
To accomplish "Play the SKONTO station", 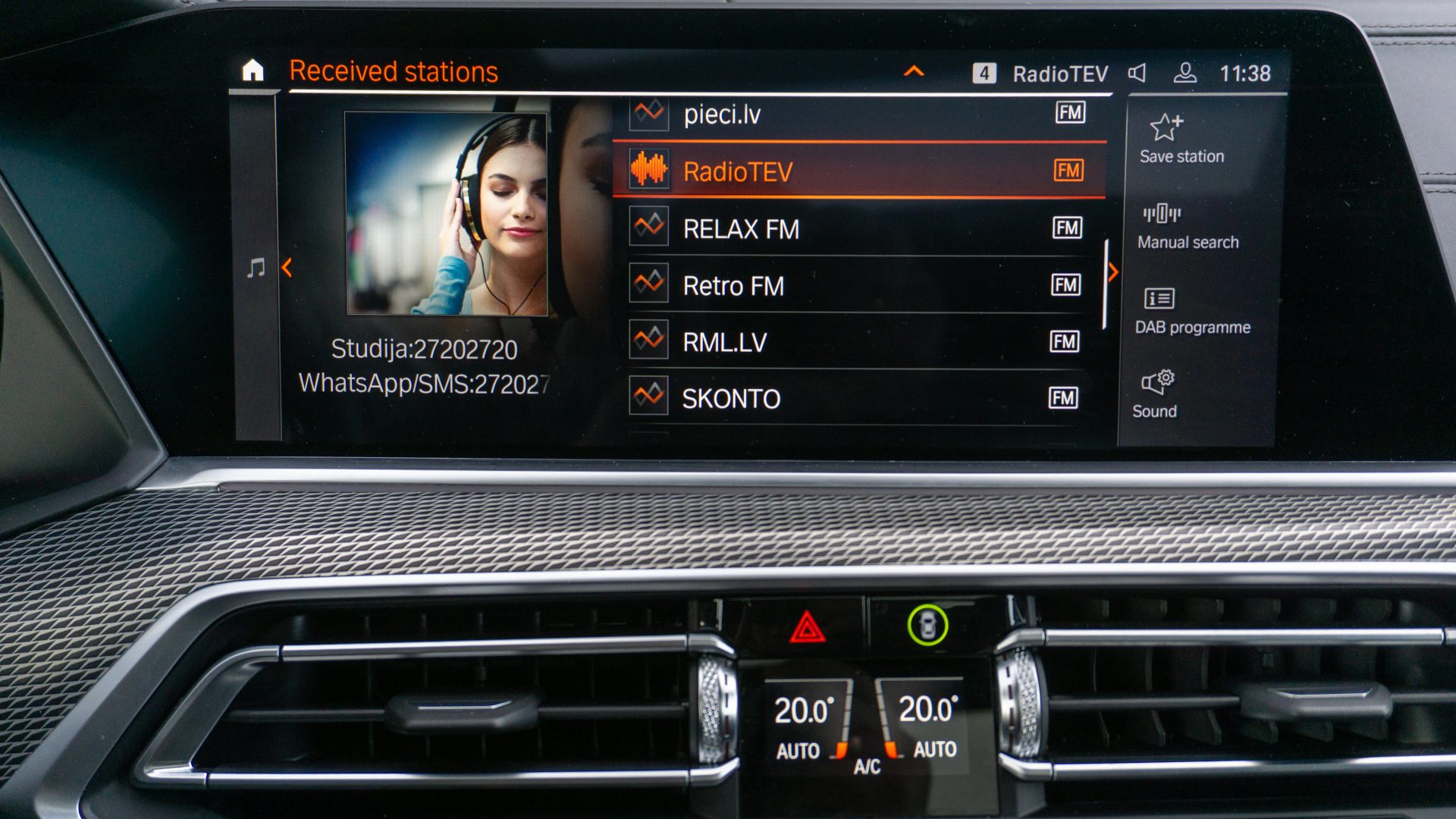I will (x=858, y=398).
